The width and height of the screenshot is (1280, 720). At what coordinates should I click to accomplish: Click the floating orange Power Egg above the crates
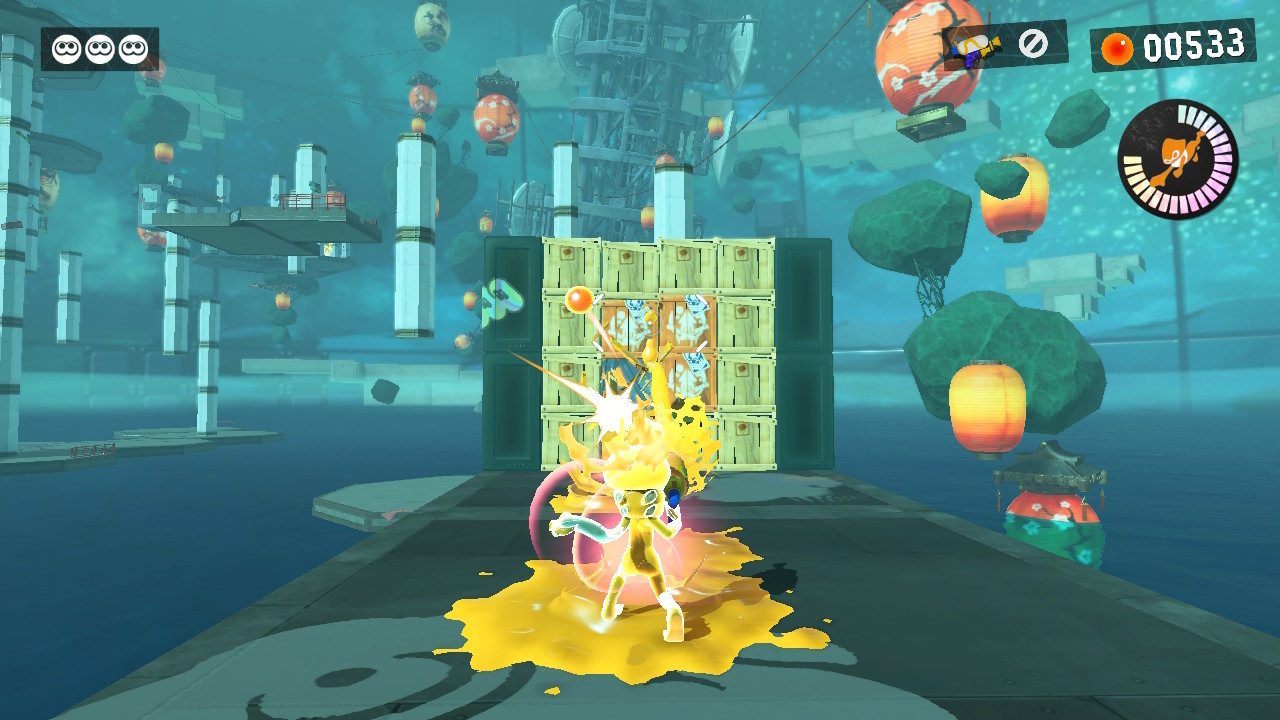tap(578, 300)
